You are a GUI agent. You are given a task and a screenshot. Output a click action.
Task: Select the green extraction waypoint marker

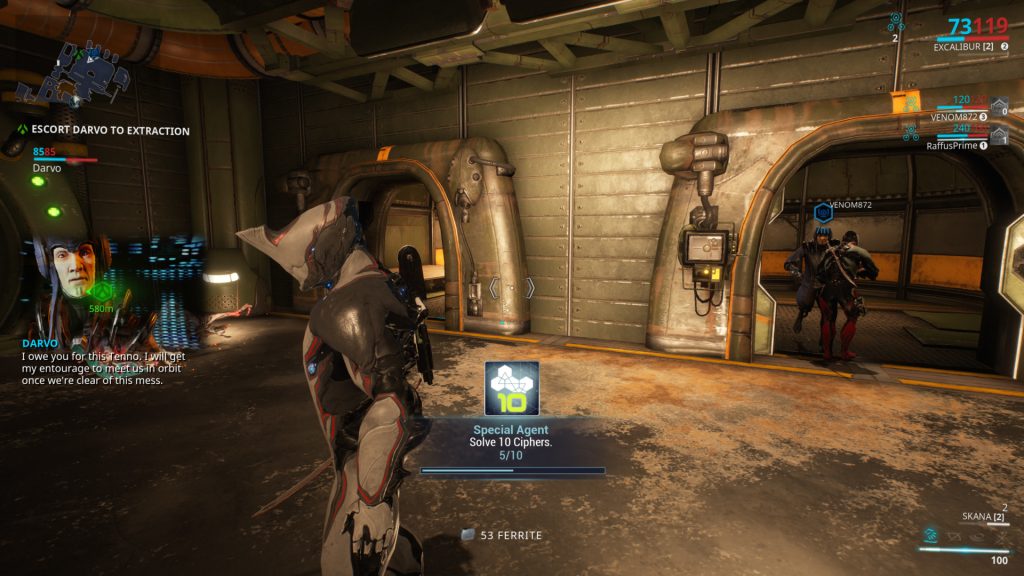point(101,291)
